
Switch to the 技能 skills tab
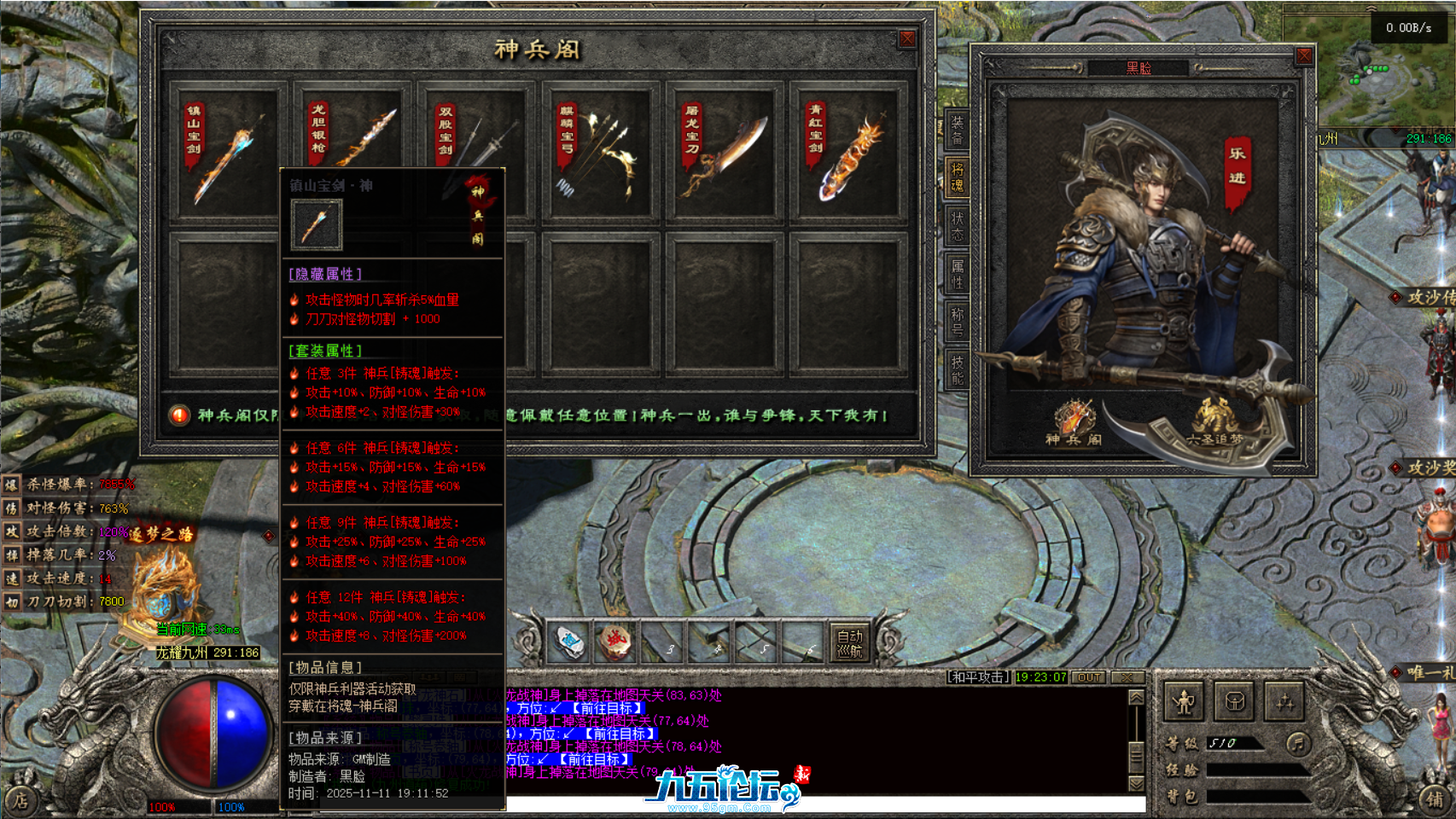click(957, 369)
